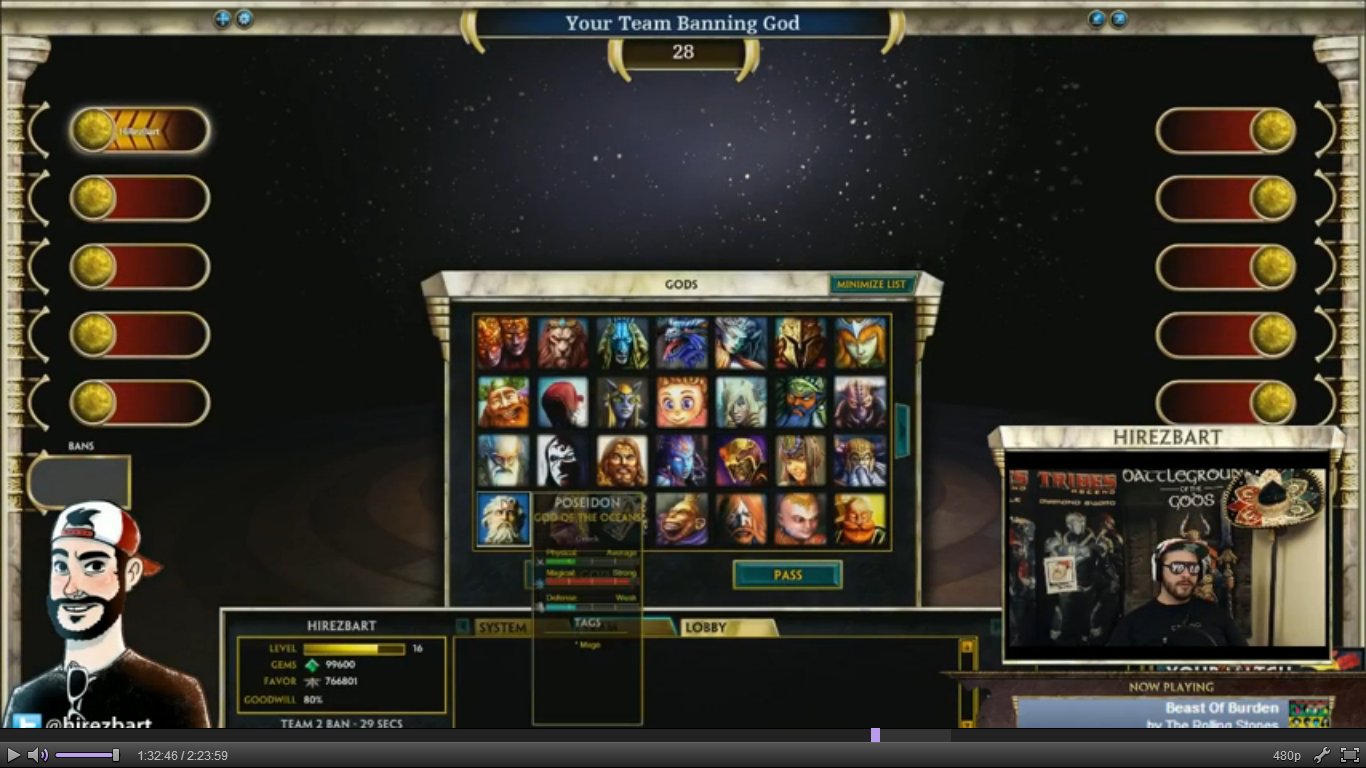The height and width of the screenshot is (768, 1366).
Task: Open the Lobby chat tab
Action: [706, 628]
